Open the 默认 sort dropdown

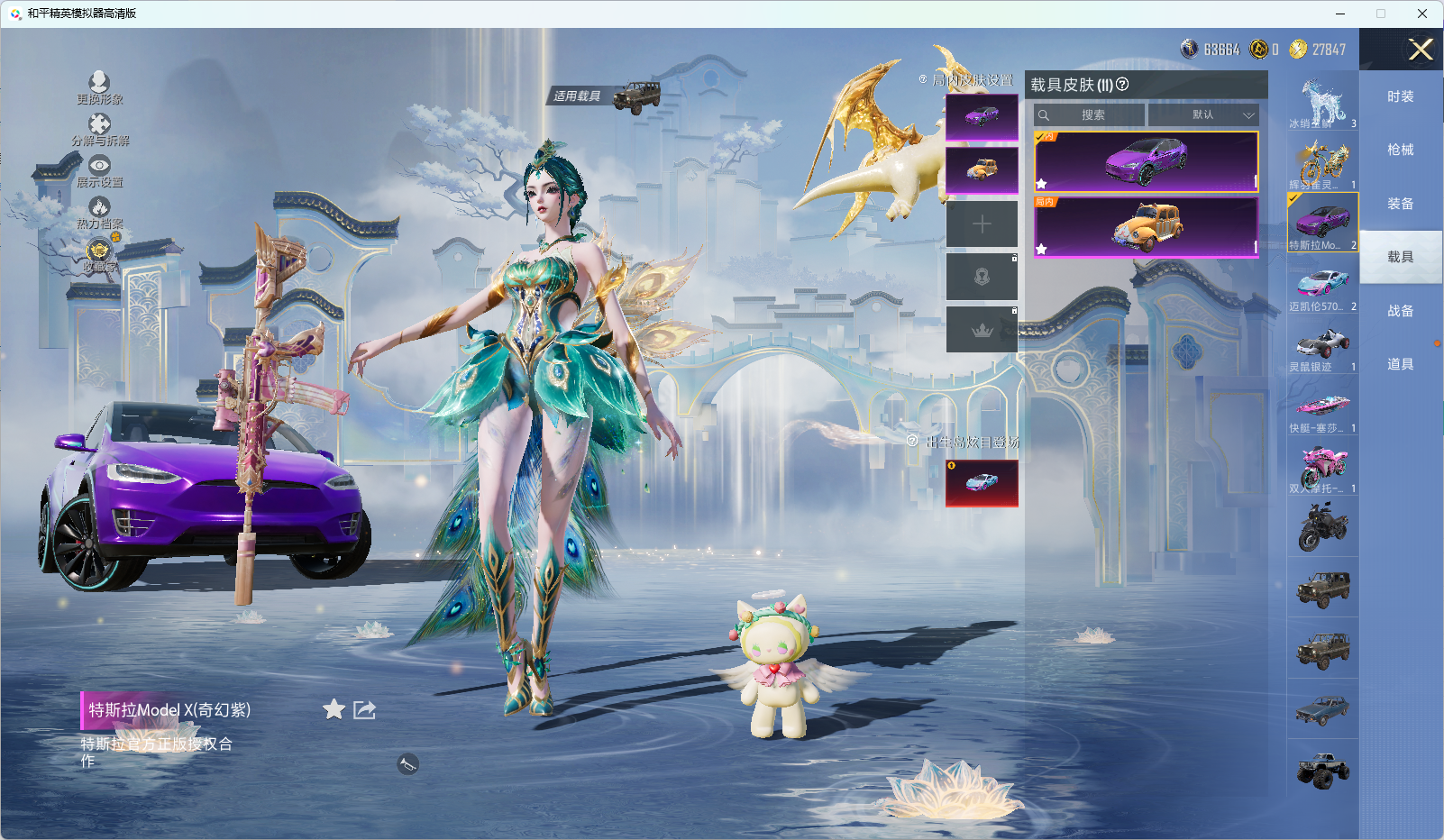(x=1203, y=115)
